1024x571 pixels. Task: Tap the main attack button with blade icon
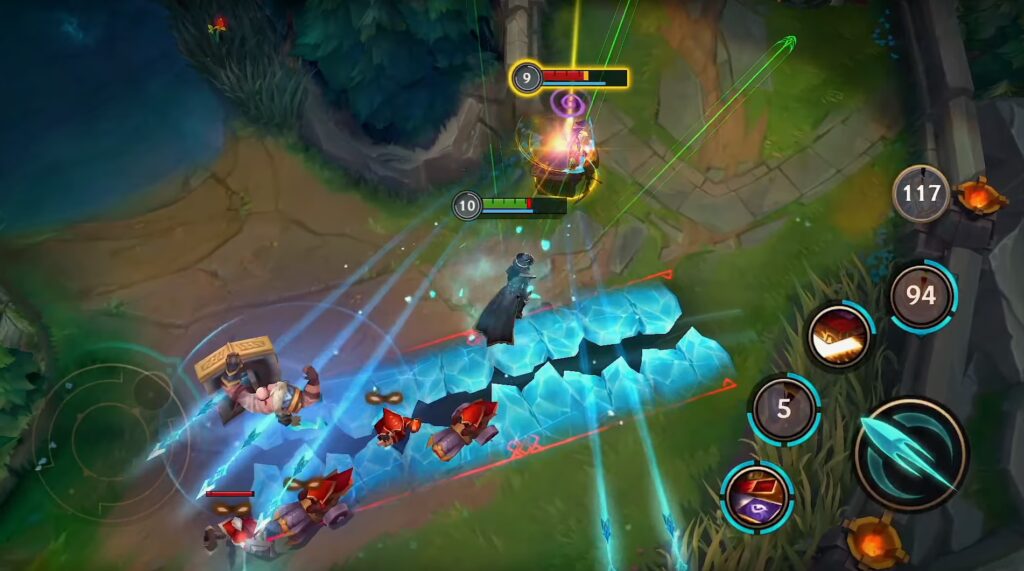pyautogui.click(x=910, y=454)
